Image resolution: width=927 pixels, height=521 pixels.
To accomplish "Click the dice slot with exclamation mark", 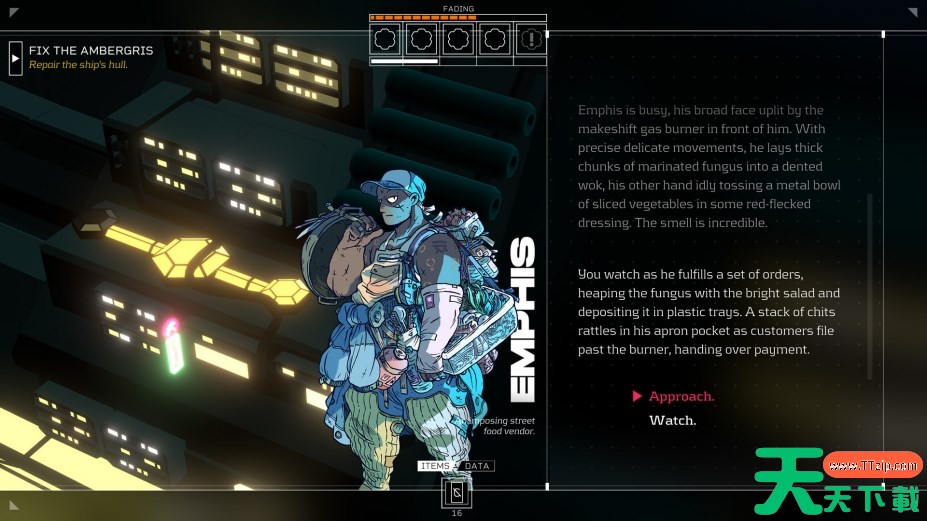I will coord(531,40).
